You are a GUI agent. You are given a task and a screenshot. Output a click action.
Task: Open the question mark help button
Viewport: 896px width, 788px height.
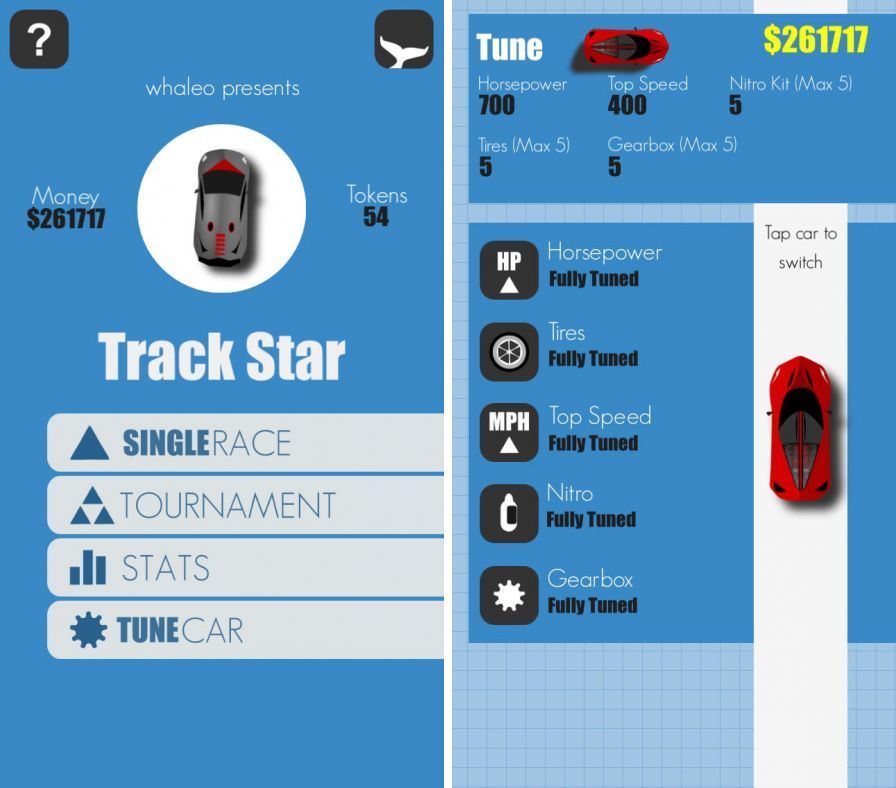pyautogui.click(x=39, y=40)
